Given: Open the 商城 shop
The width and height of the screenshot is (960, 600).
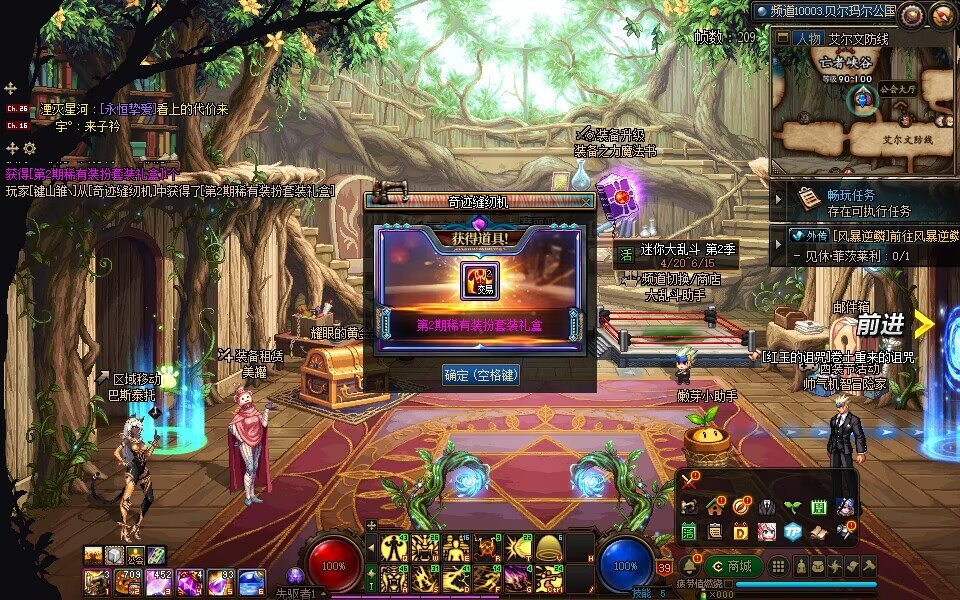Looking at the screenshot, I should pos(733,566).
